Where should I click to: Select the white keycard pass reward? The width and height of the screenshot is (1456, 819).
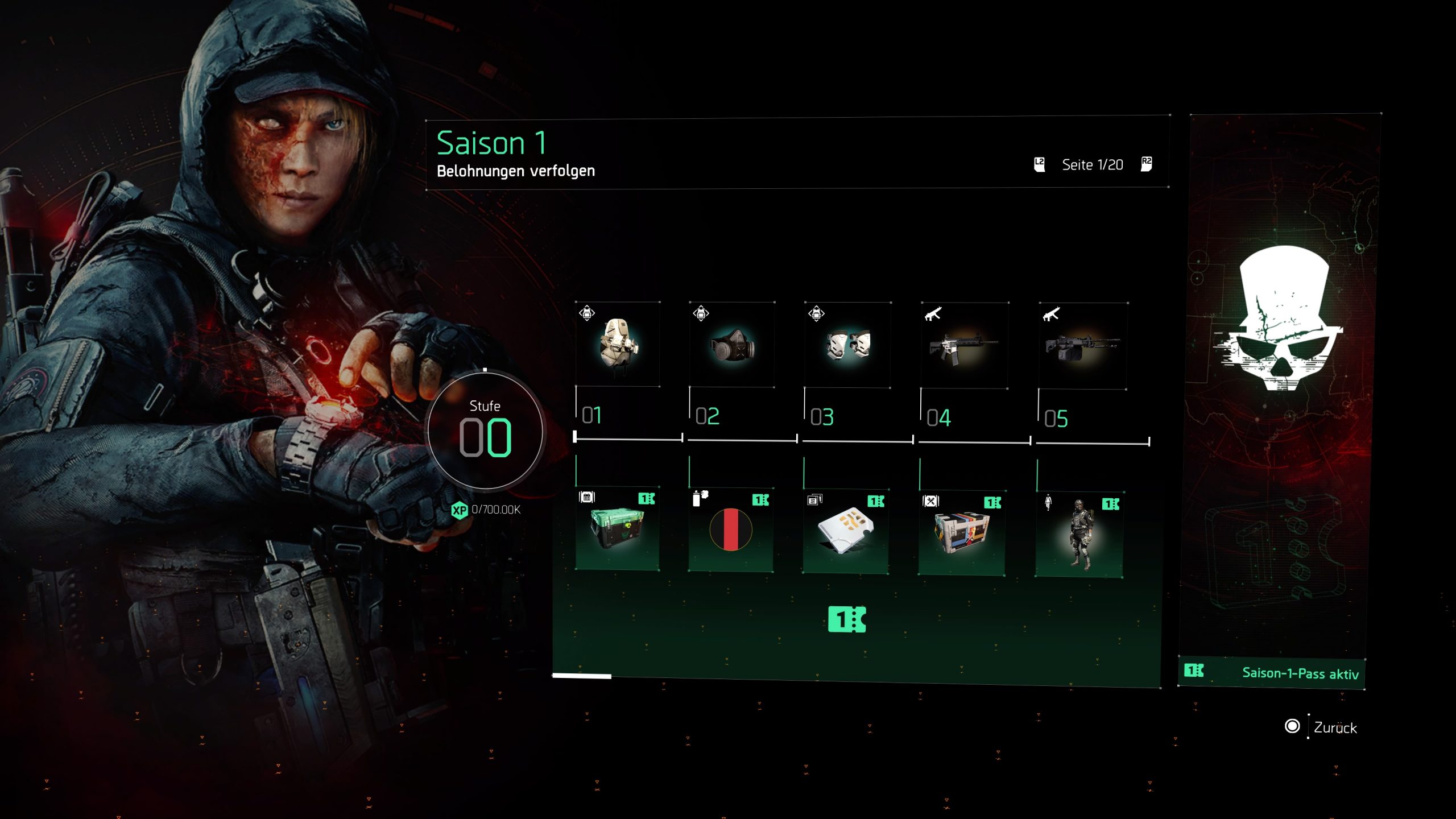(x=845, y=531)
